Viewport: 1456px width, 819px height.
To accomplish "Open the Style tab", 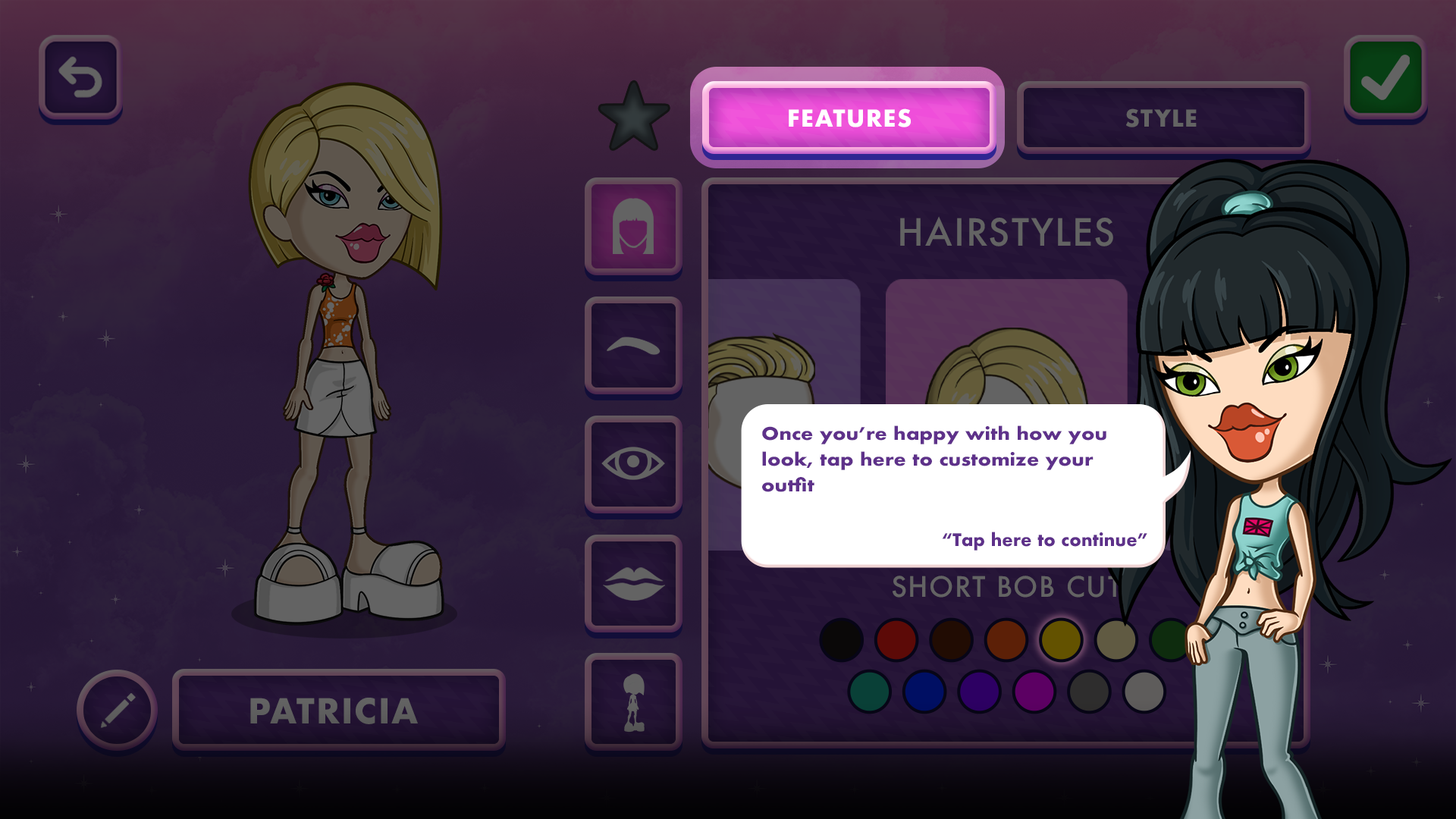I will [1162, 118].
